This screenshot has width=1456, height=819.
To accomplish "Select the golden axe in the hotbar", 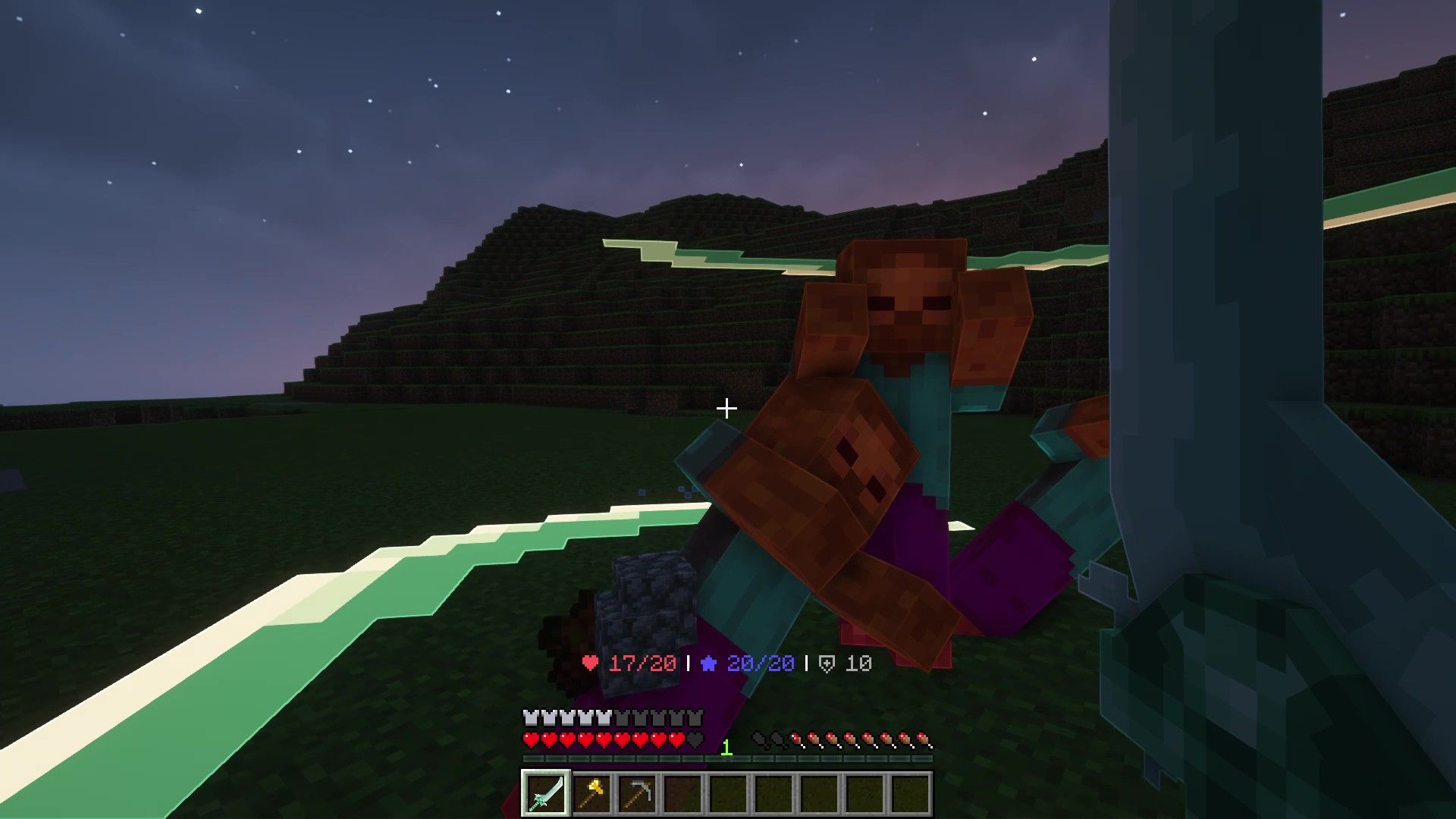I will (593, 794).
